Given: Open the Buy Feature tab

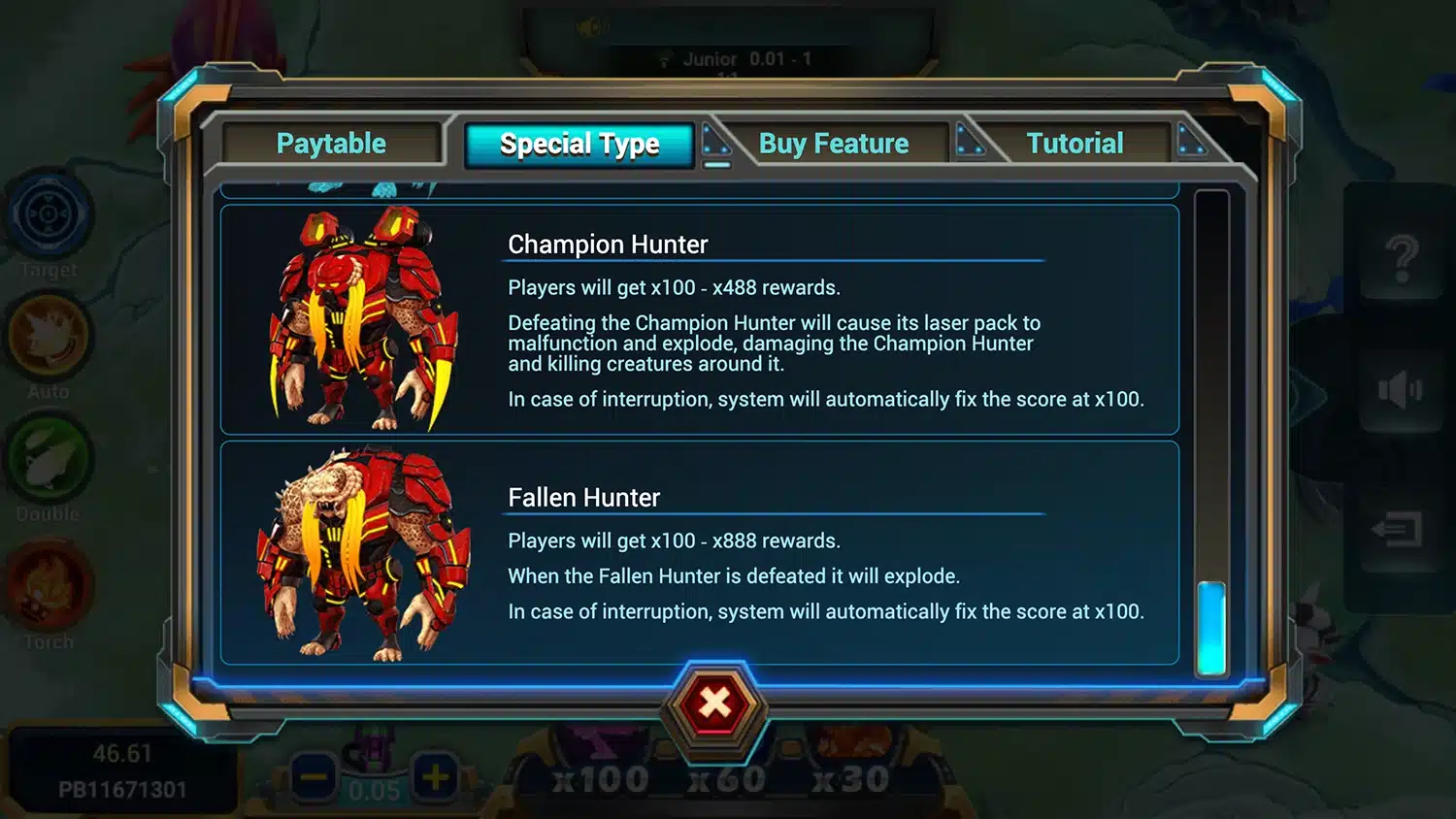Looking at the screenshot, I should [x=833, y=144].
